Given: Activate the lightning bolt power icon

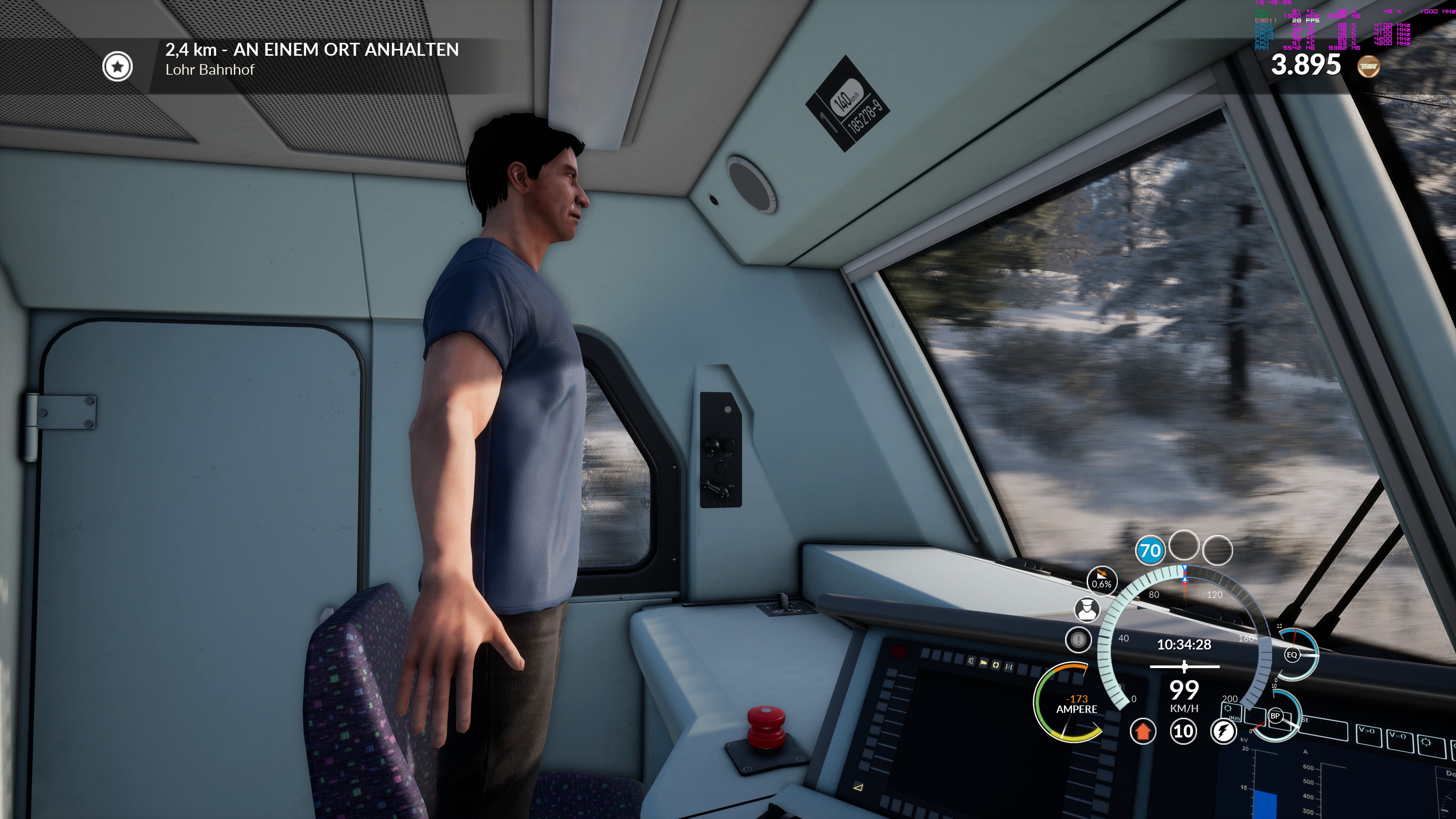Looking at the screenshot, I should [1223, 731].
